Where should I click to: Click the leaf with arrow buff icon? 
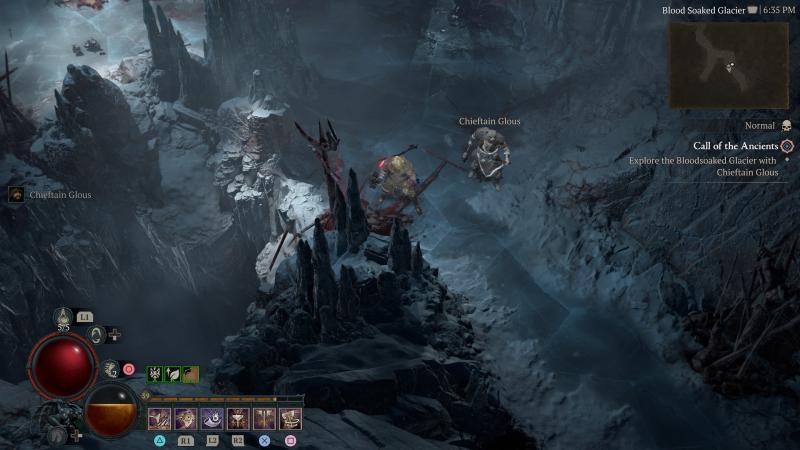point(172,374)
